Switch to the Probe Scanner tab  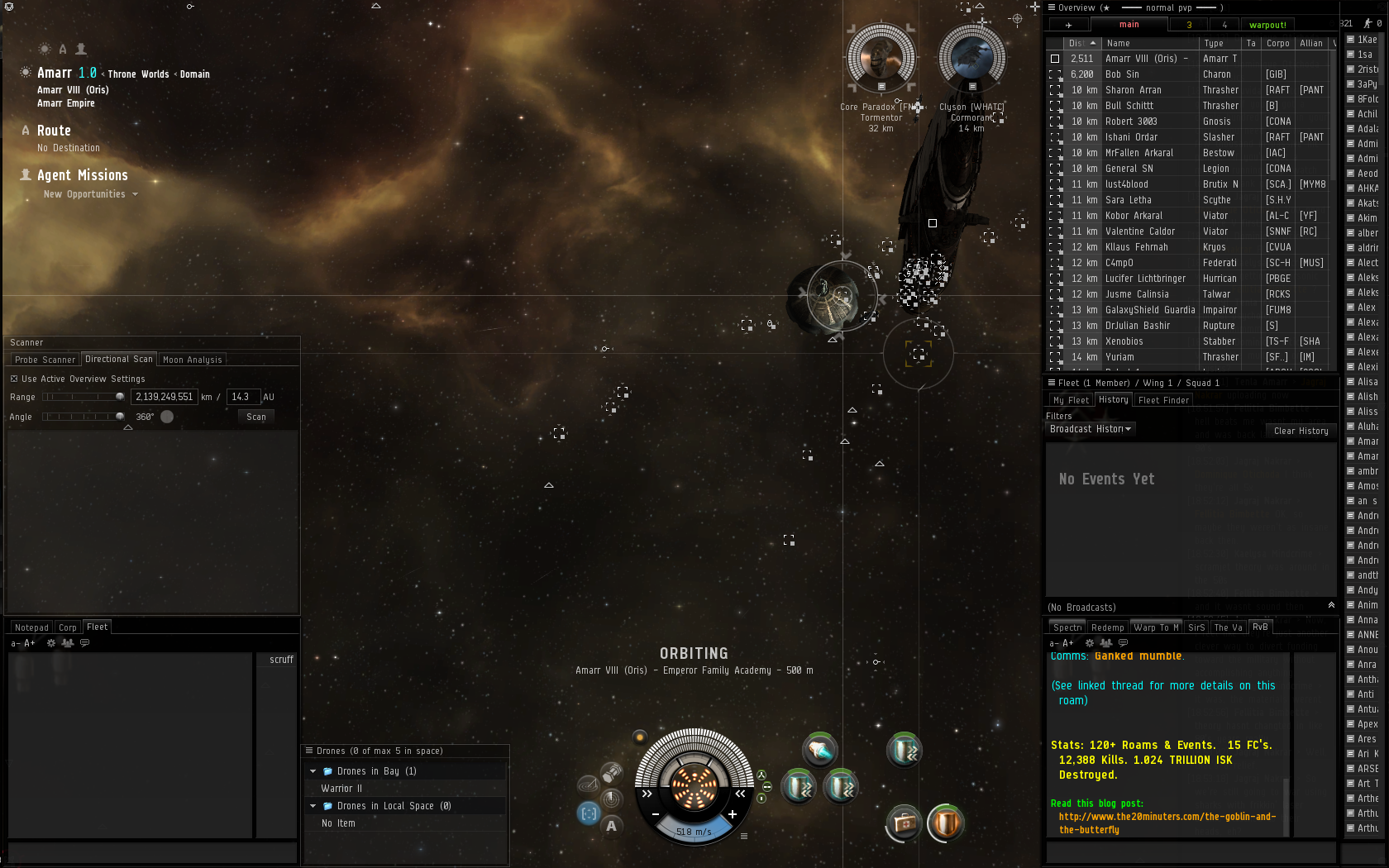point(45,360)
